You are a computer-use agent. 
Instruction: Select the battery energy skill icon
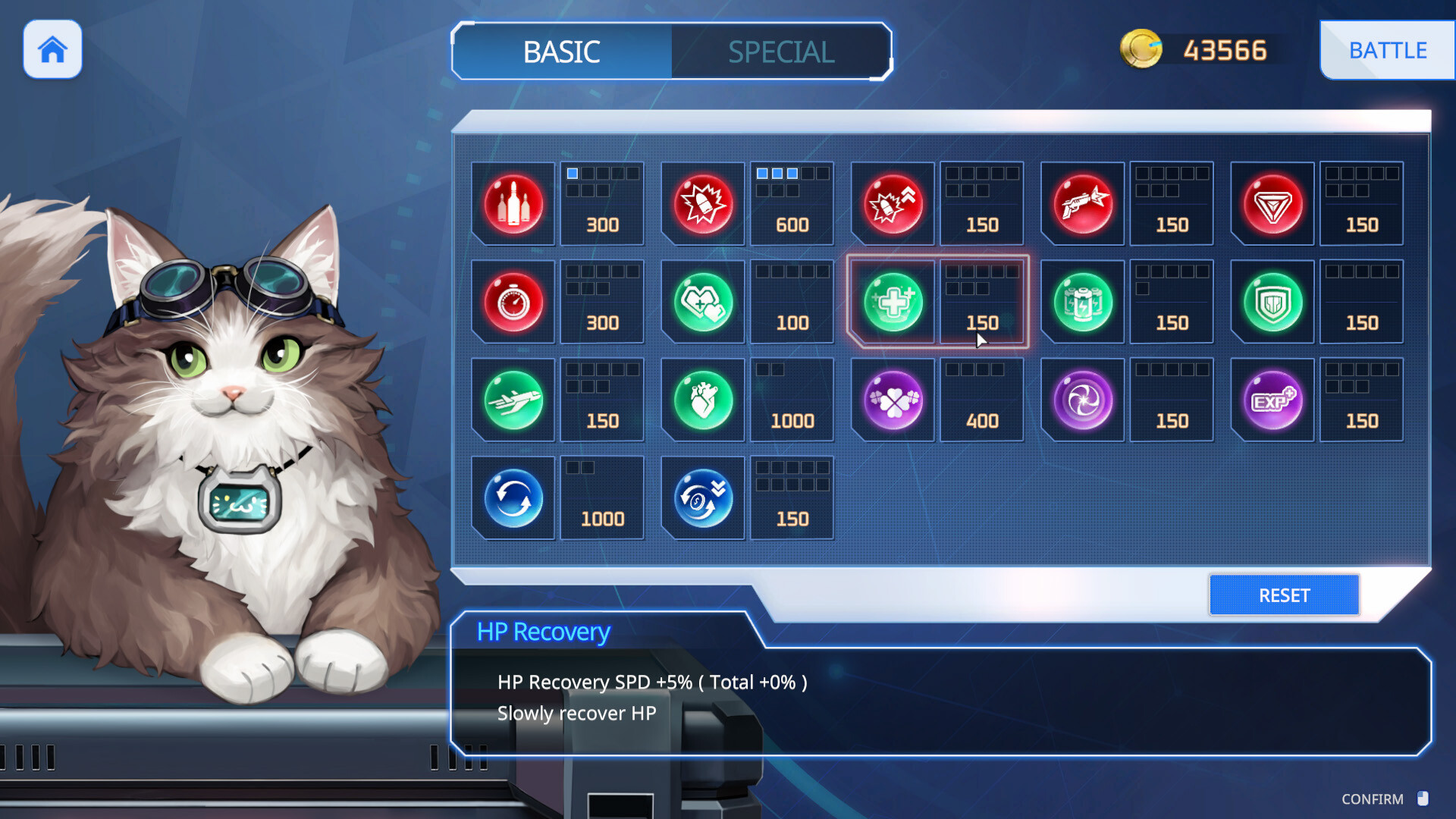(1082, 302)
